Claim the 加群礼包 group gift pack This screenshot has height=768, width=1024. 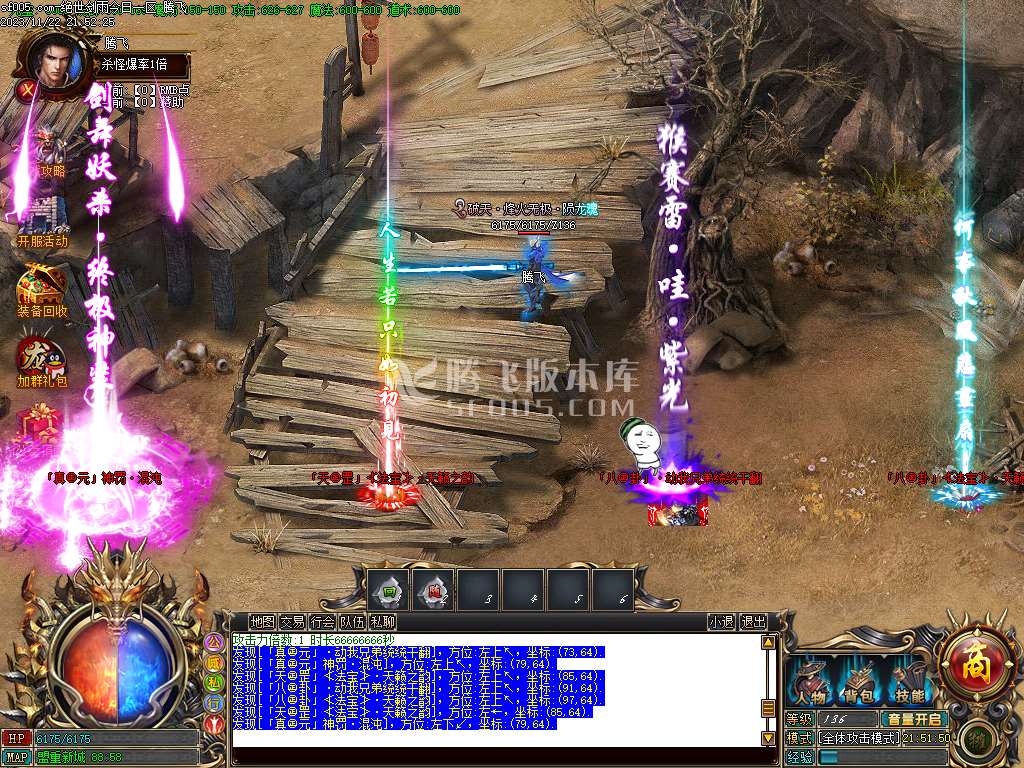[x=42, y=360]
